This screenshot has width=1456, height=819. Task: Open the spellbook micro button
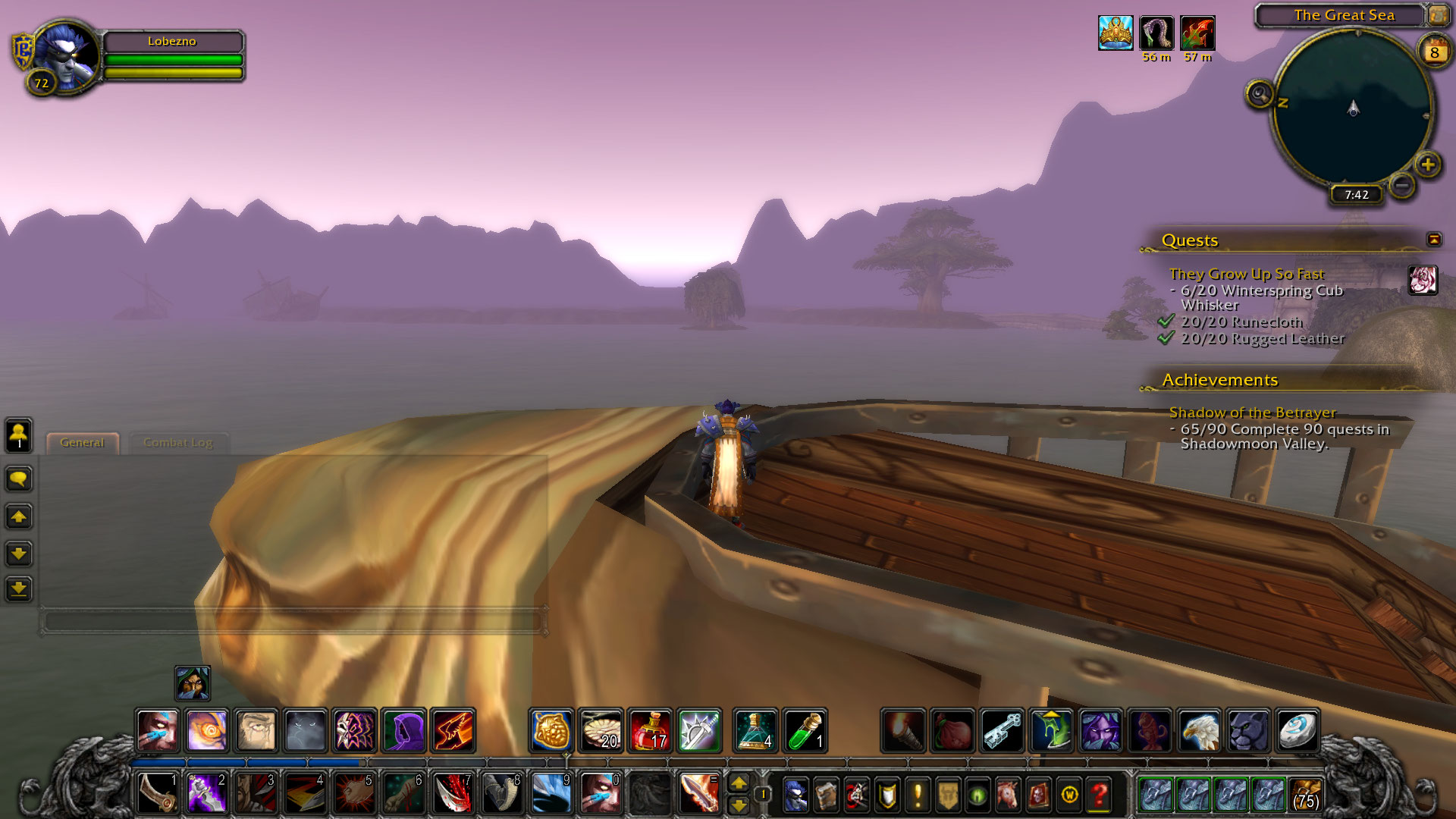tap(826, 795)
